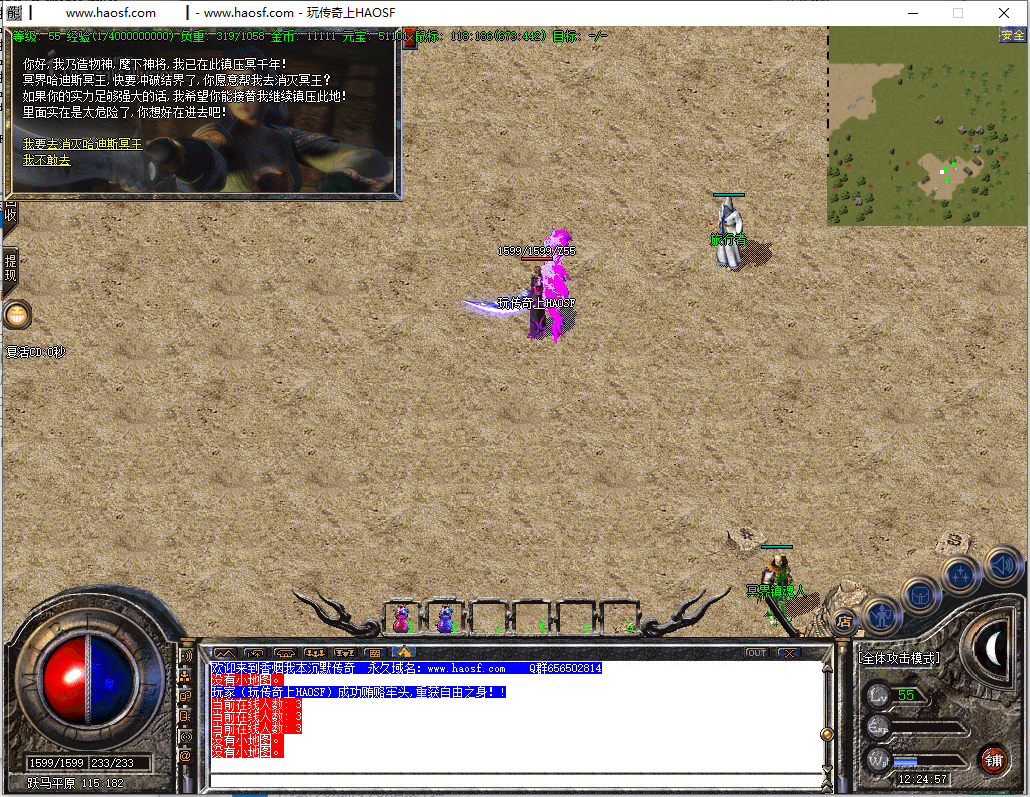
Task: Open the 店 shop button
Action: pos(844,621)
